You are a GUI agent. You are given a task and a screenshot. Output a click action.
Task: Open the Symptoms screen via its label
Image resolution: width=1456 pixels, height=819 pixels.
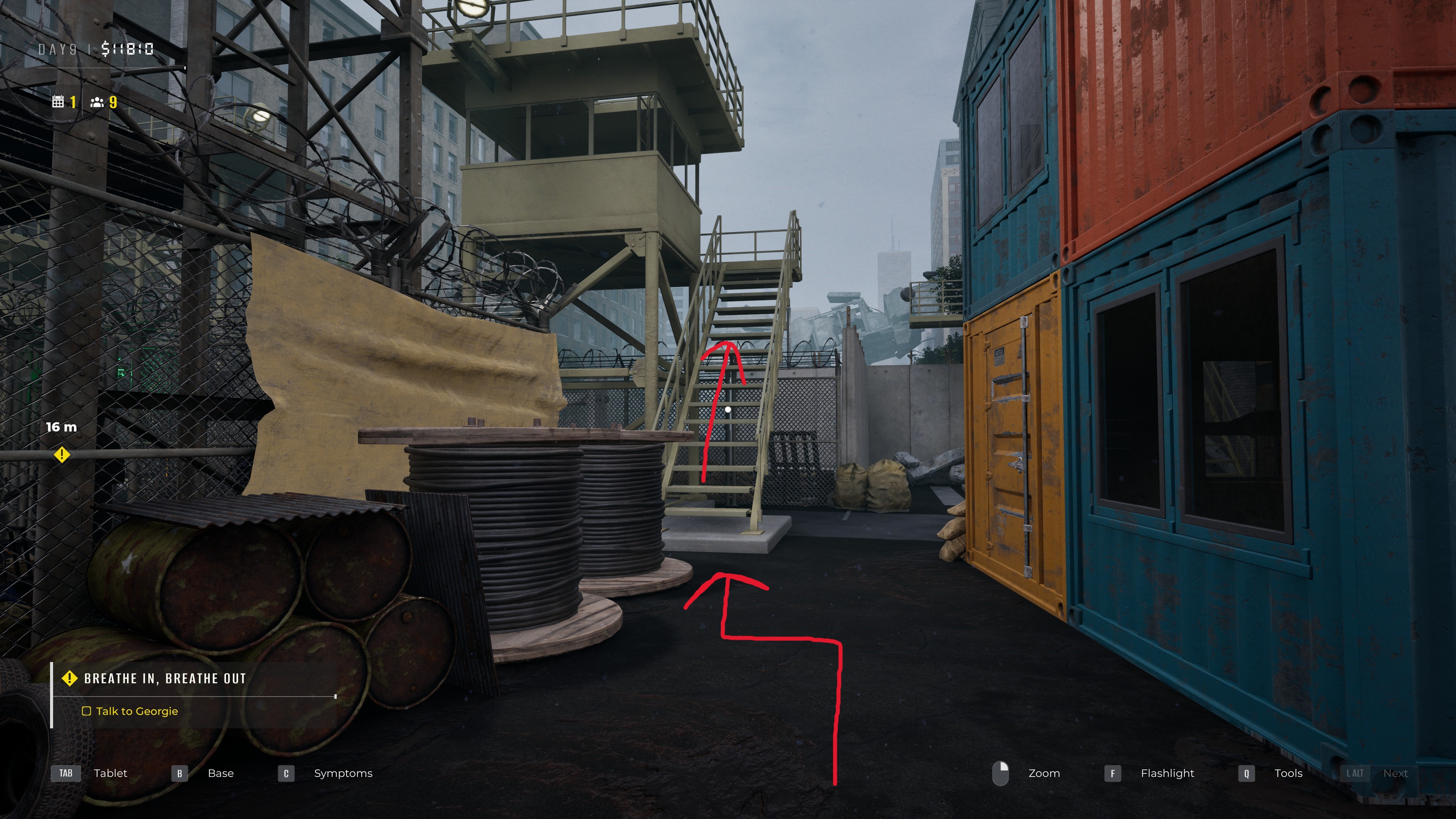click(x=343, y=773)
